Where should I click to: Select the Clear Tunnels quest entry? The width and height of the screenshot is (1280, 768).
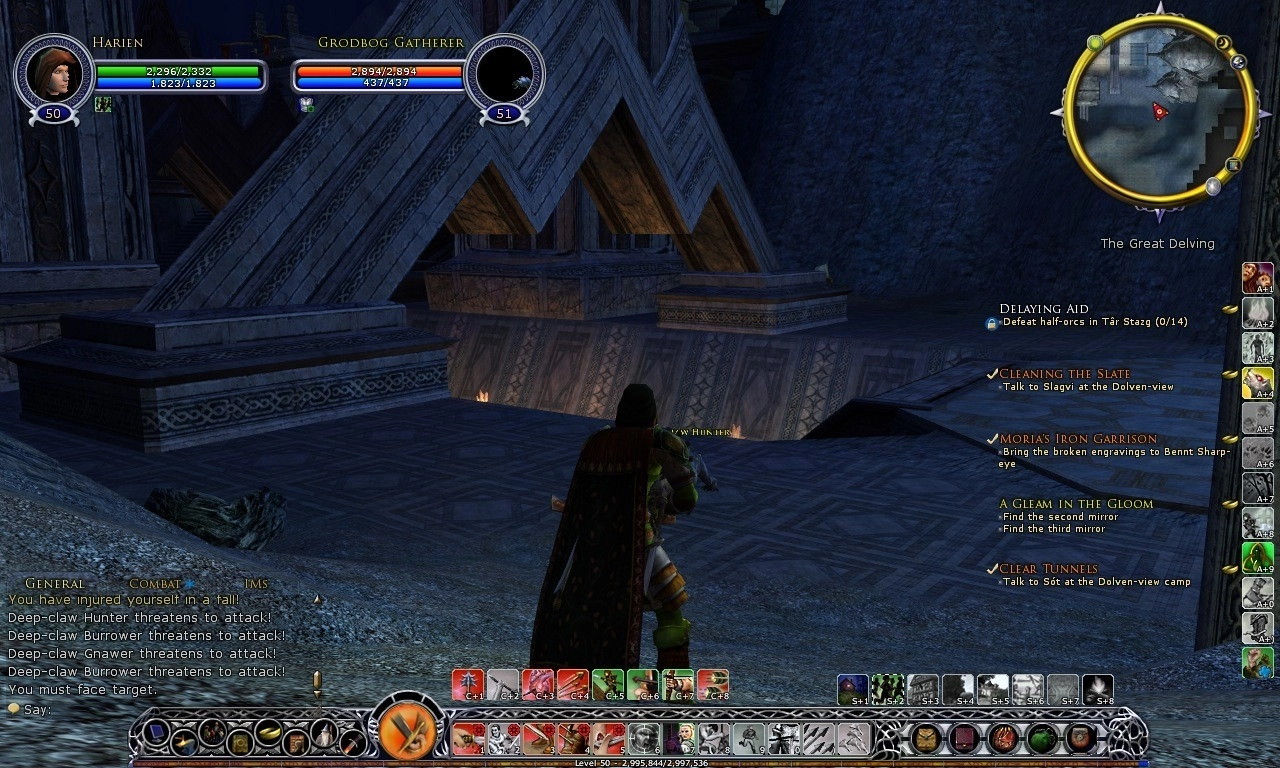coord(1048,569)
